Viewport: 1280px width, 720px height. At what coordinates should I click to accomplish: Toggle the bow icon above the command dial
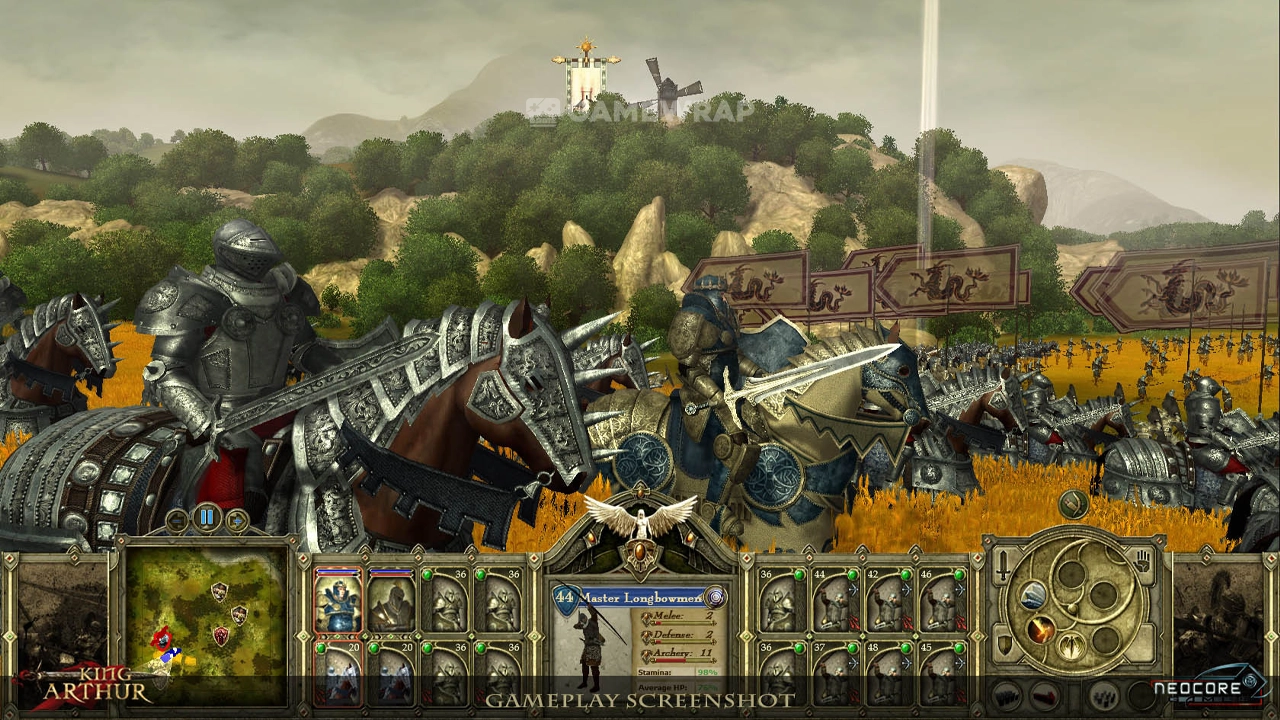tap(1073, 504)
